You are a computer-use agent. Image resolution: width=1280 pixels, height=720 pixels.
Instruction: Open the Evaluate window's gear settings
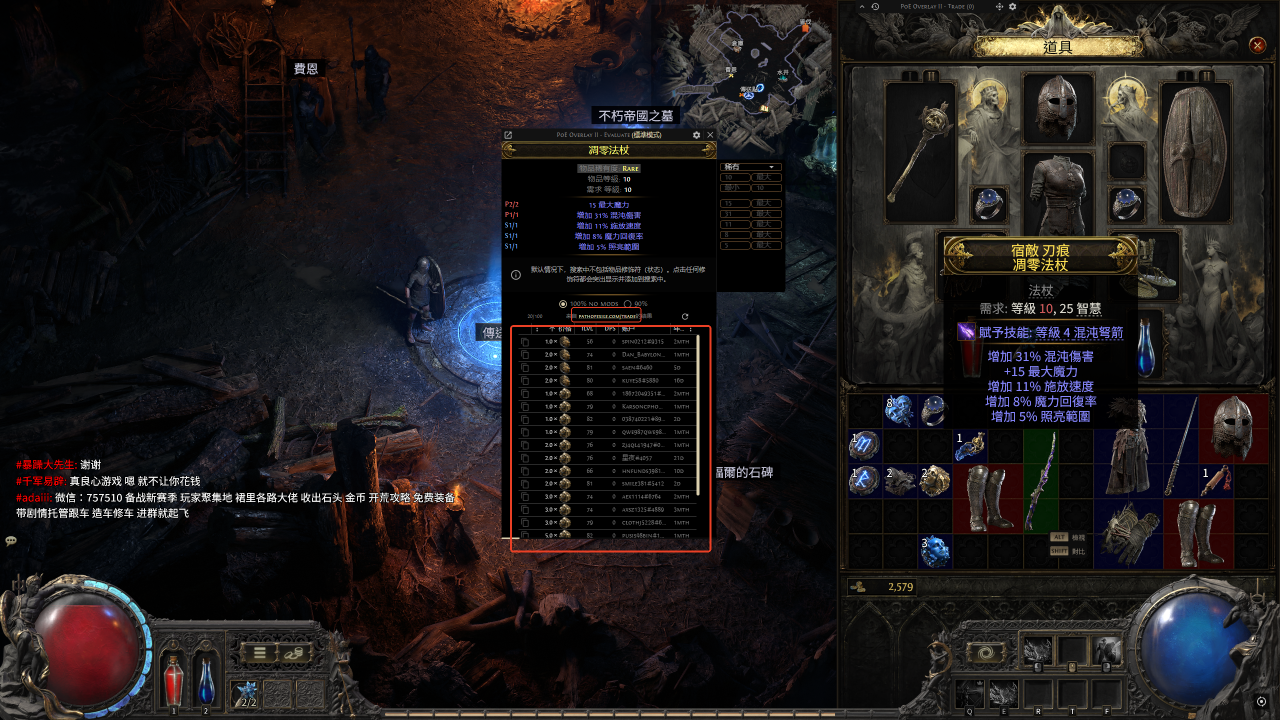point(696,135)
